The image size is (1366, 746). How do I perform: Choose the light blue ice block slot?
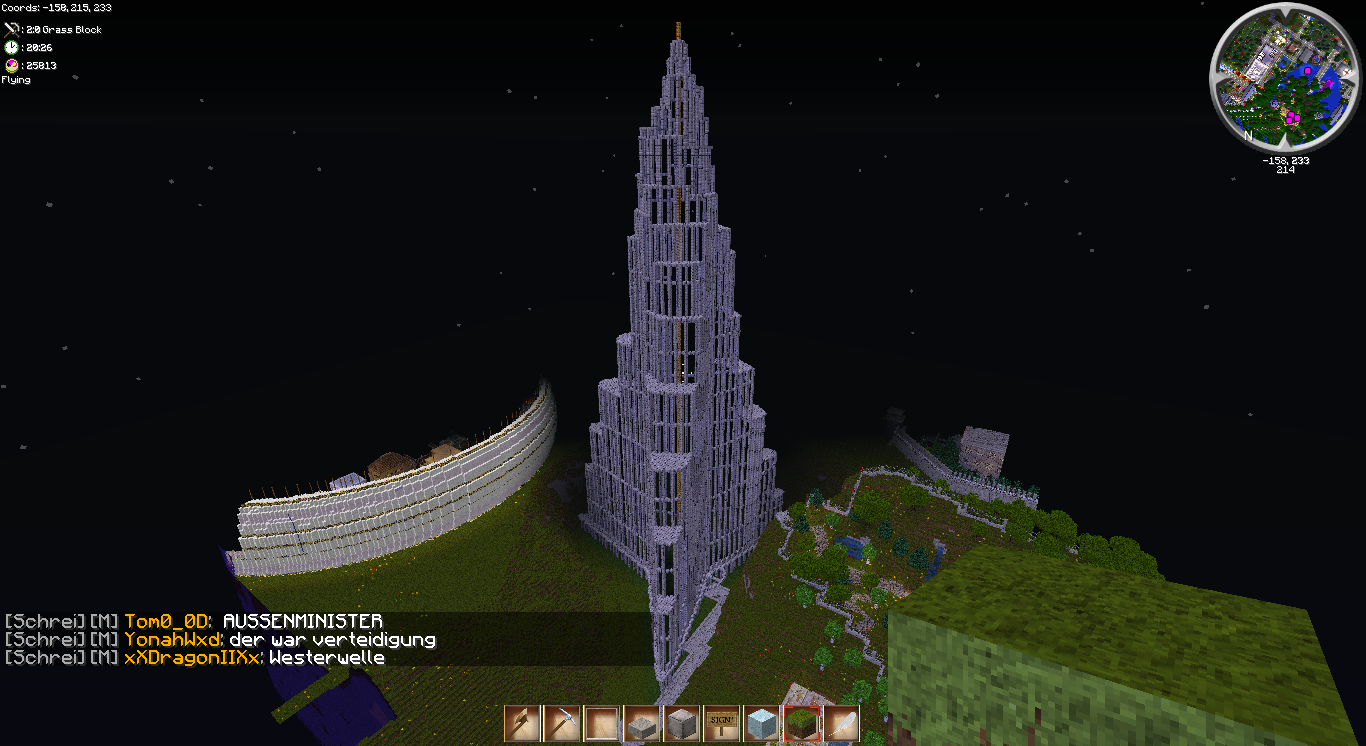pos(762,723)
